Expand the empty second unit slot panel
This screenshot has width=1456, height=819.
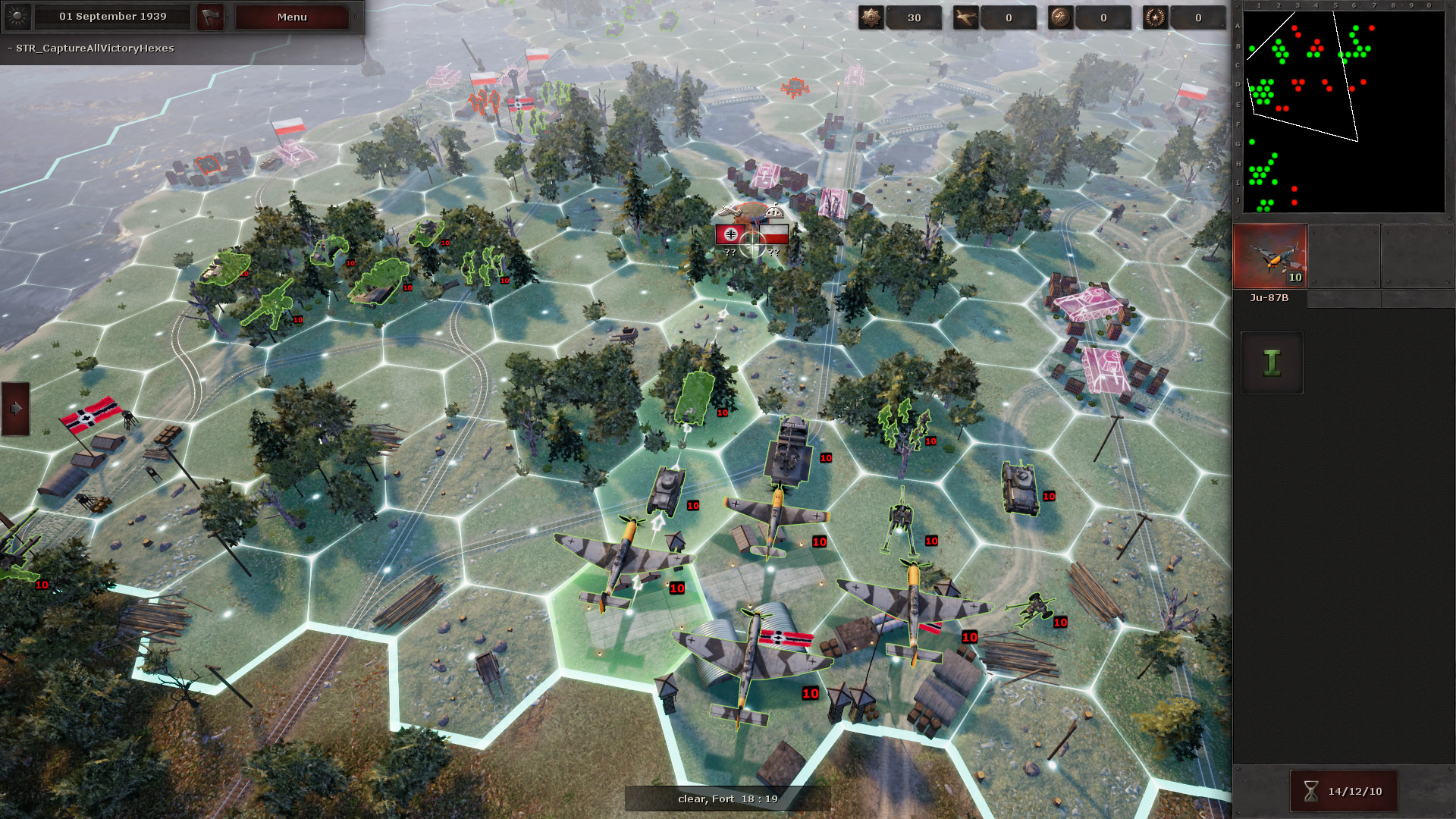tap(1343, 256)
